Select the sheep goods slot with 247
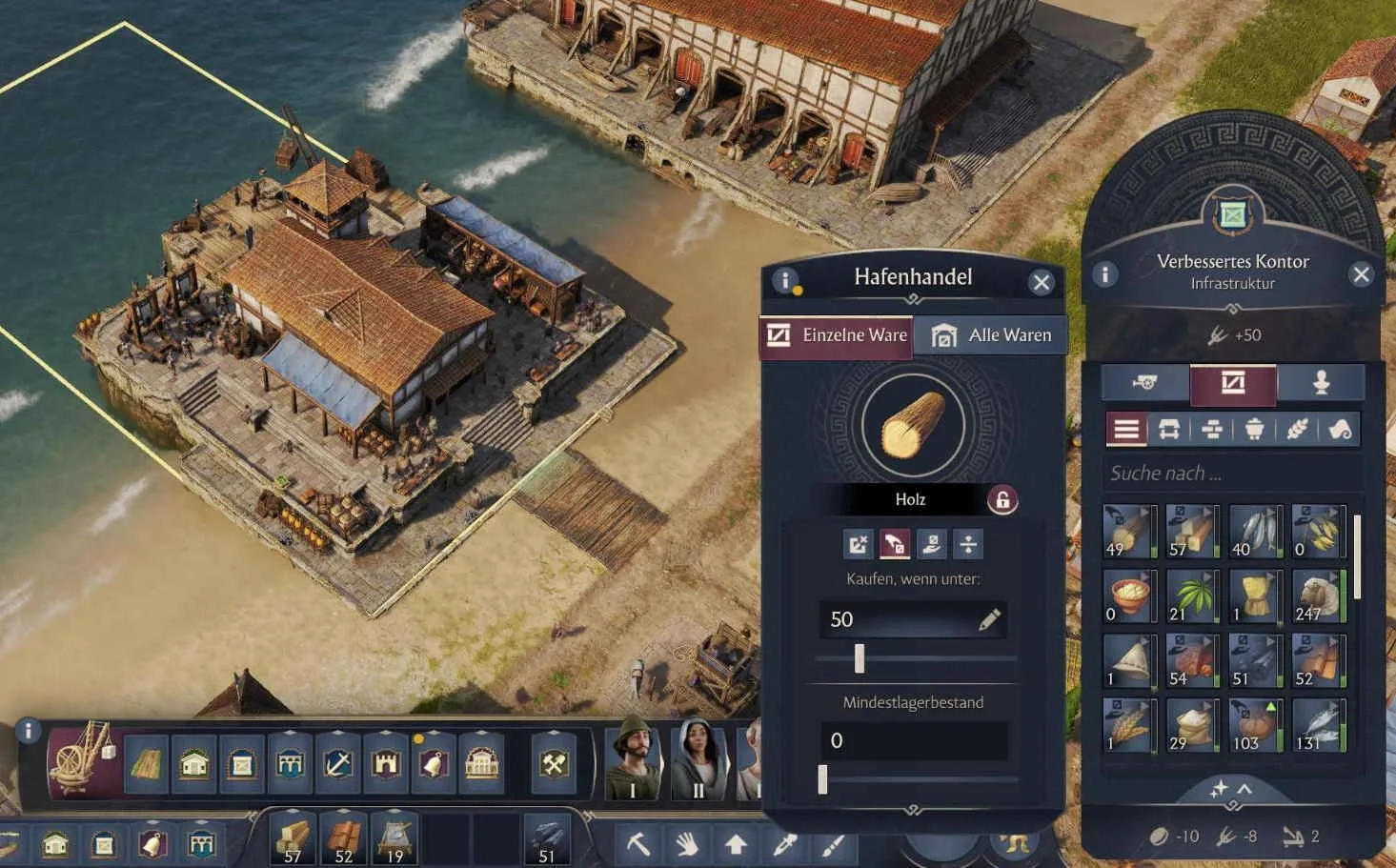1396x868 pixels. [x=1318, y=596]
